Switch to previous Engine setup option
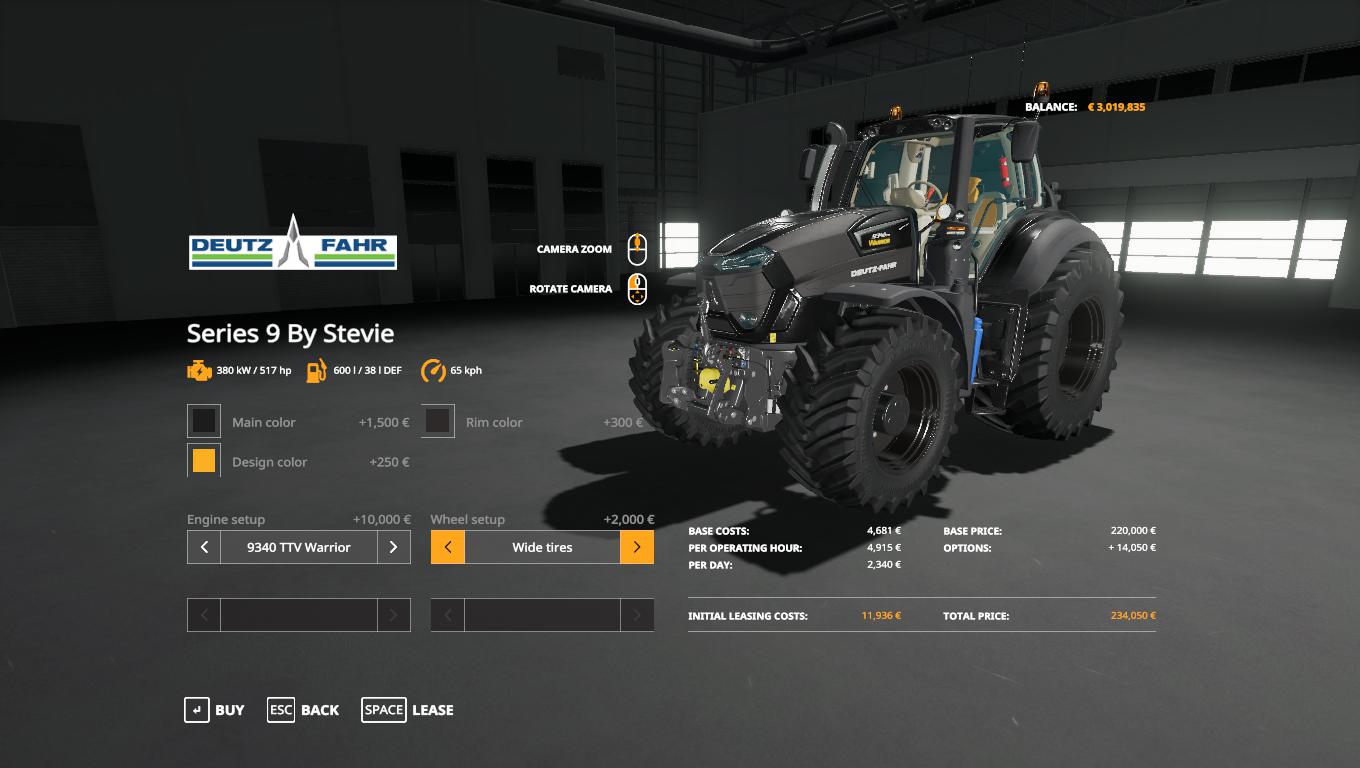This screenshot has width=1360, height=768. (204, 547)
